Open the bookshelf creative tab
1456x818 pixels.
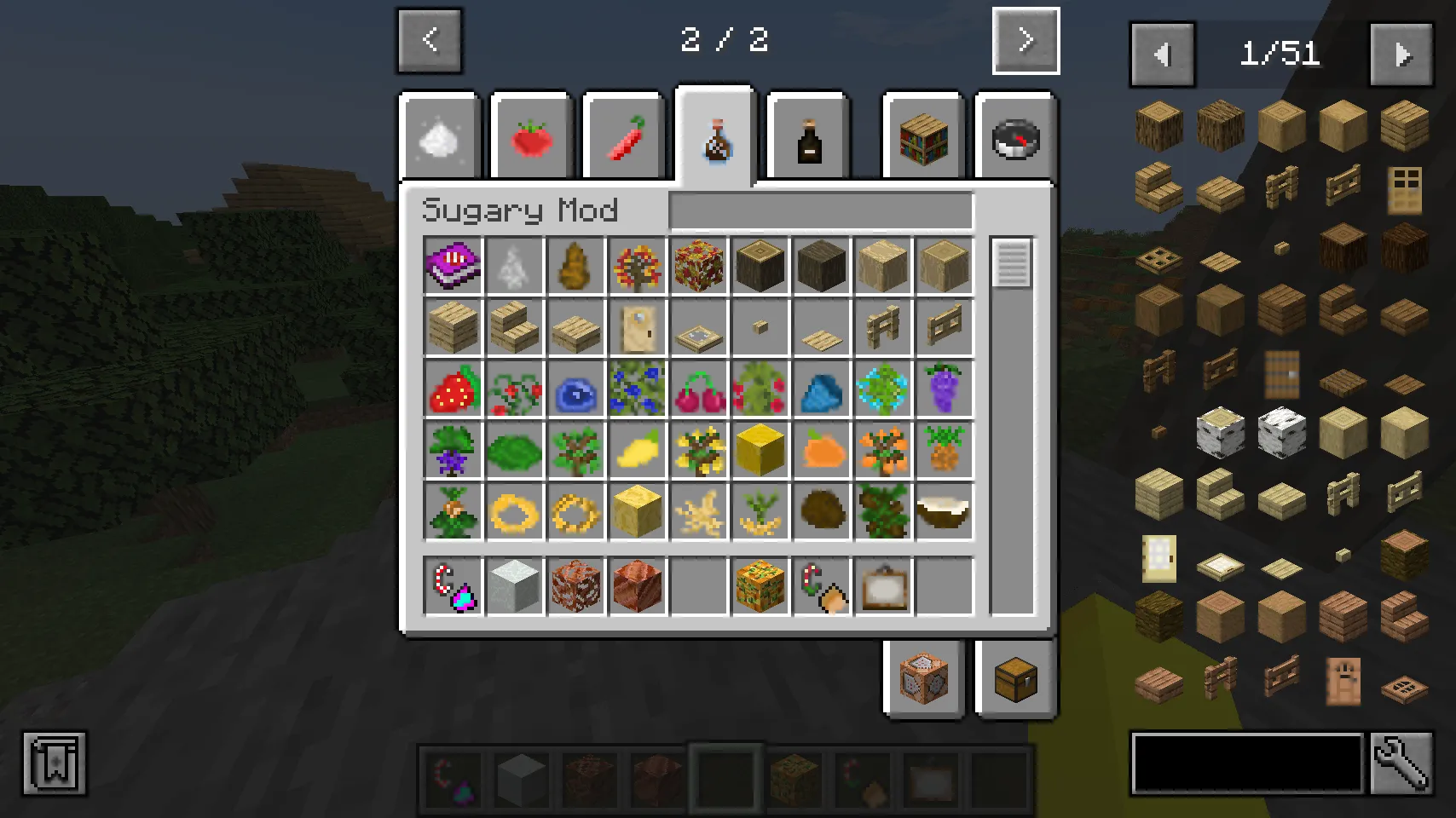point(923,136)
